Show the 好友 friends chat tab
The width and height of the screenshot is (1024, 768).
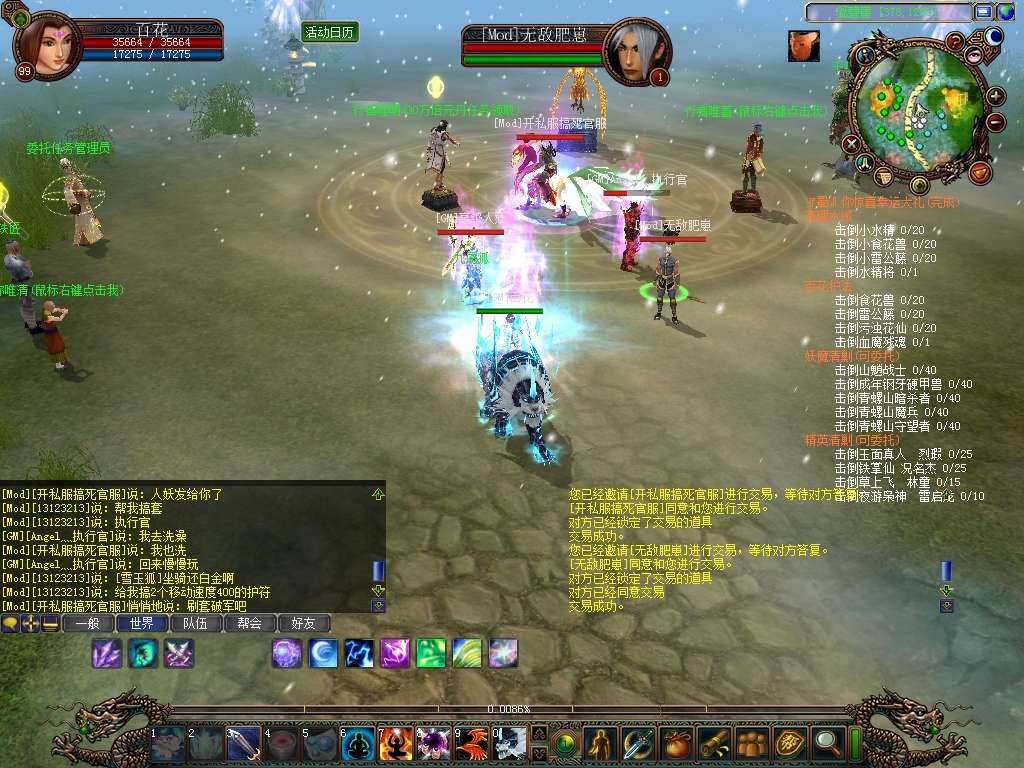303,623
